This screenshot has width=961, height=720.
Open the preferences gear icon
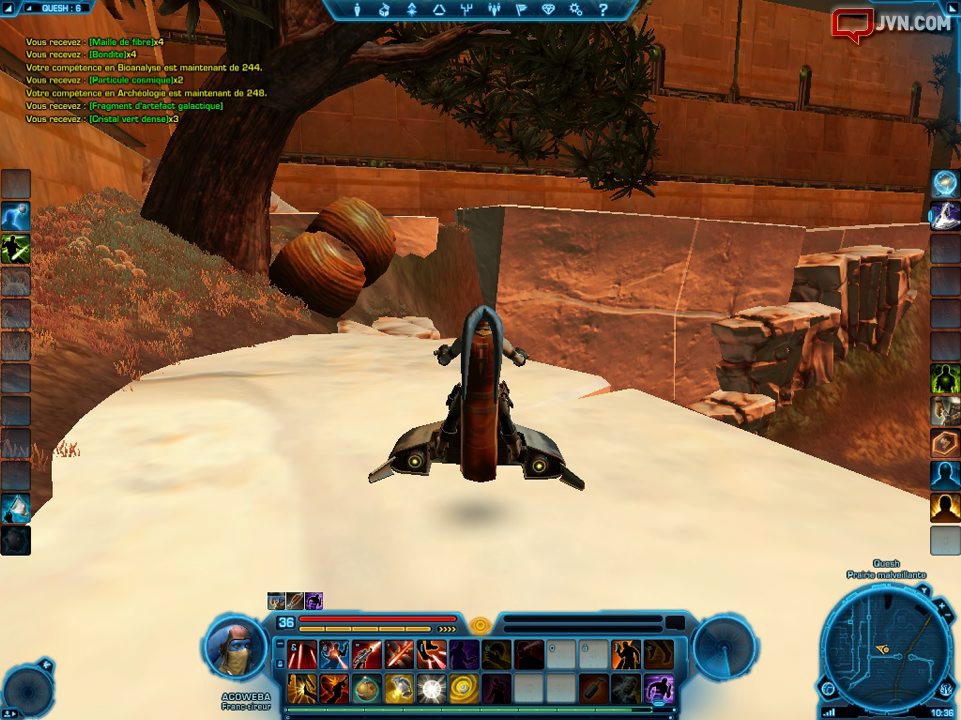point(575,10)
